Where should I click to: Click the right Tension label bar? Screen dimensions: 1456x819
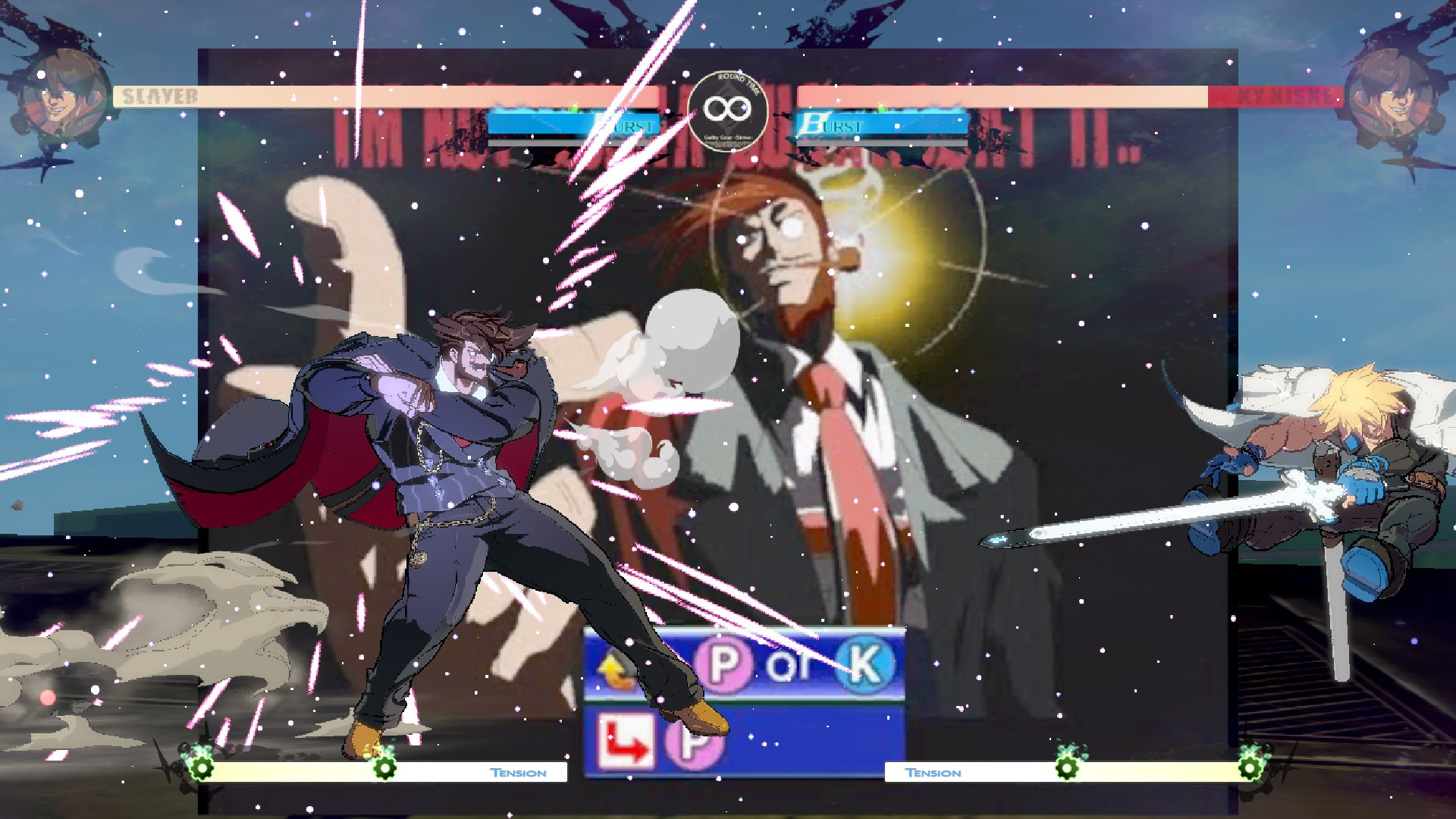[933, 772]
